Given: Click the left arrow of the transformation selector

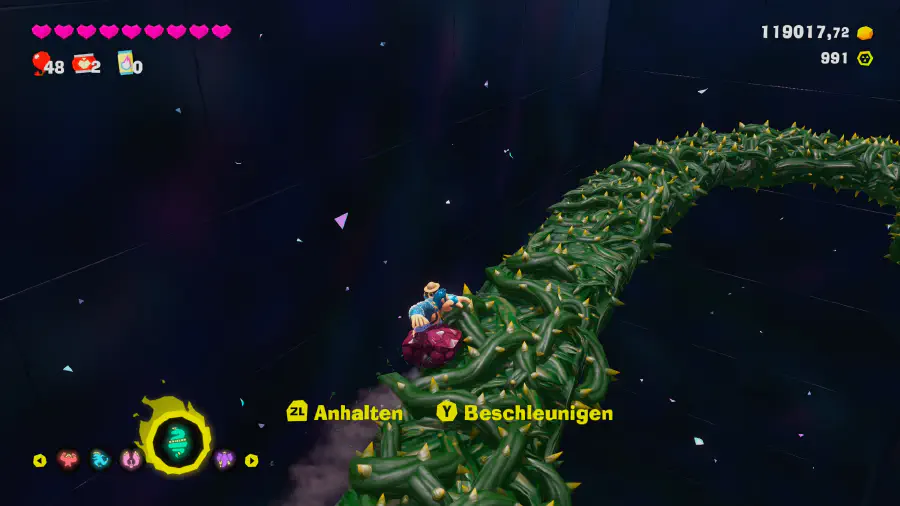Looking at the screenshot, I should (x=40, y=460).
